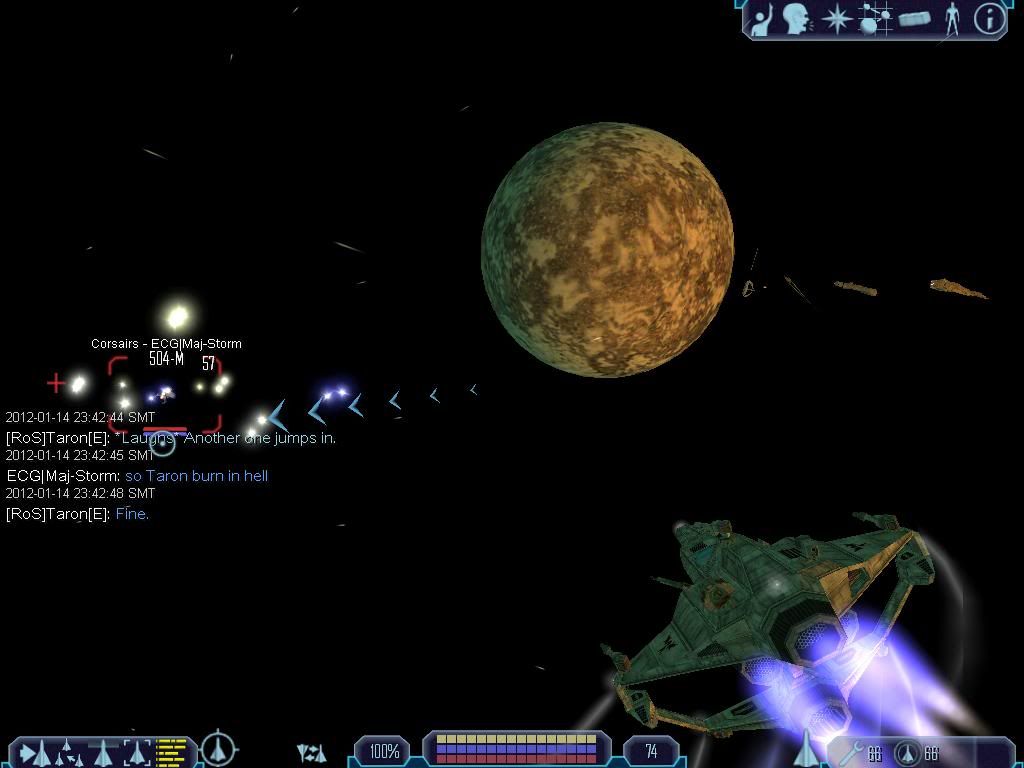
Task: Click the ship icon beside the wrench panel
Action: click(806, 748)
